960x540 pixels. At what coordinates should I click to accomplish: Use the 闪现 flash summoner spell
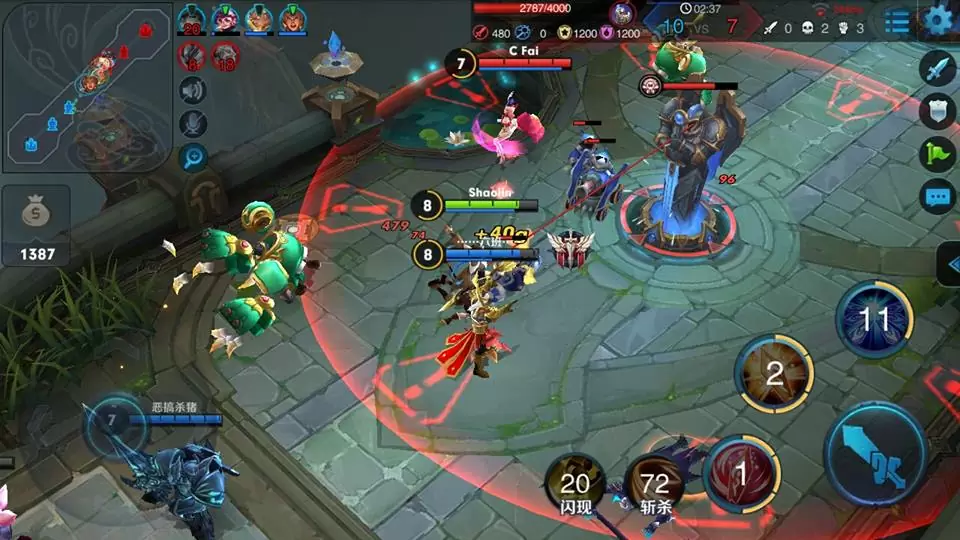pos(574,486)
